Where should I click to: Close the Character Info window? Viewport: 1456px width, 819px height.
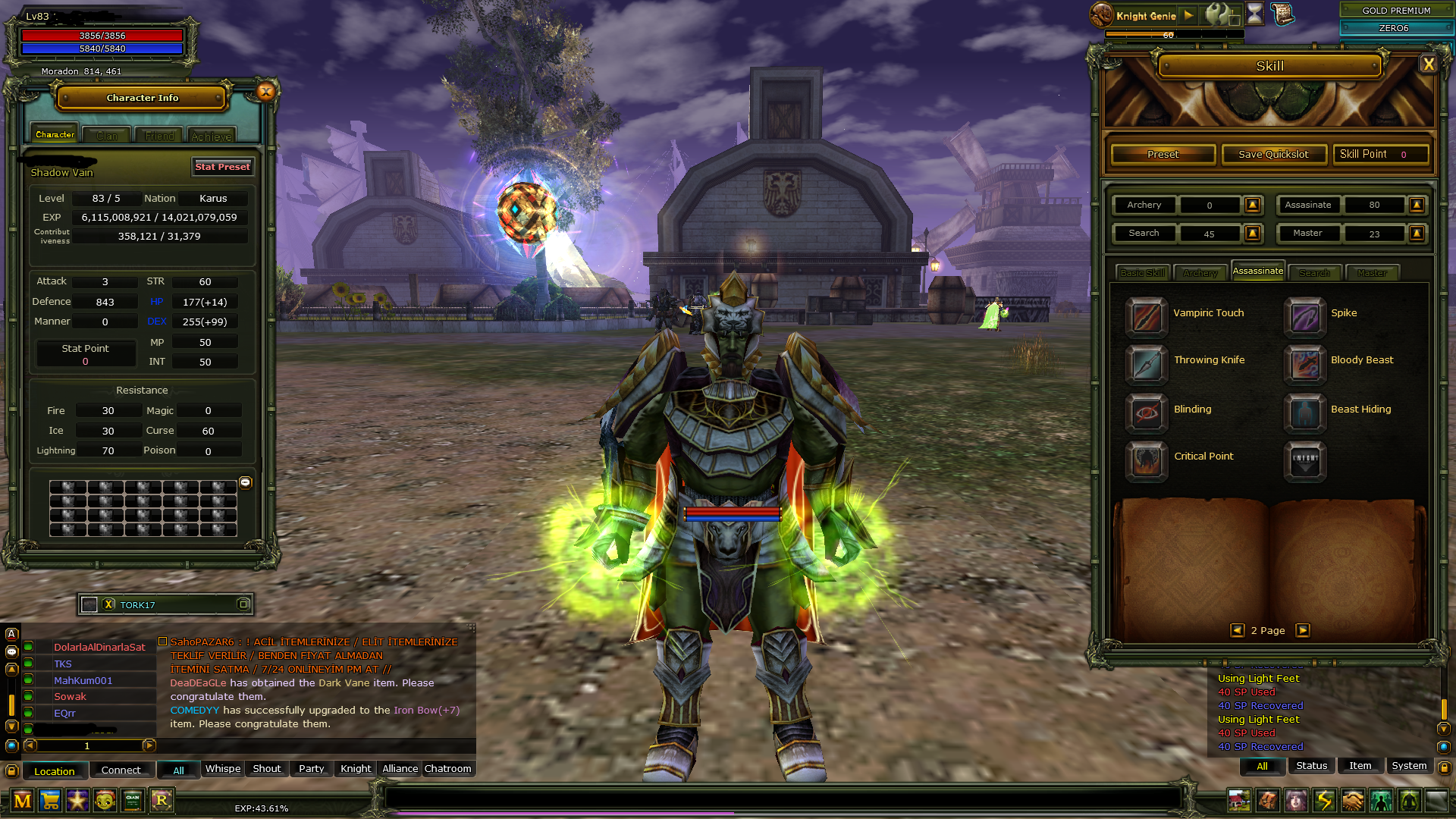point(265,92)
